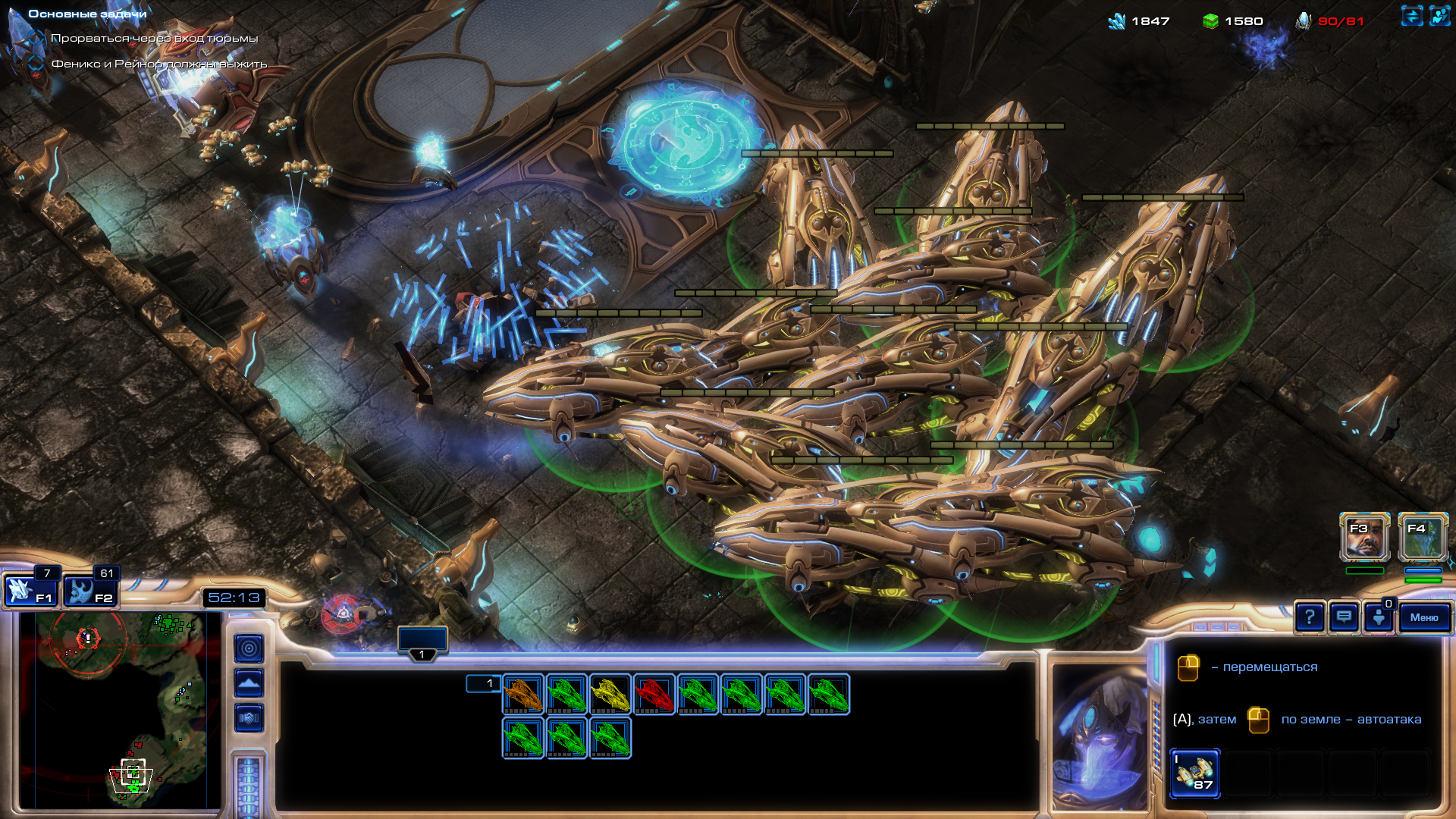Viewport: 1456px width, 819px height.
Task: Open the resource trade arrows button
Action: (x=1411, y=16)
